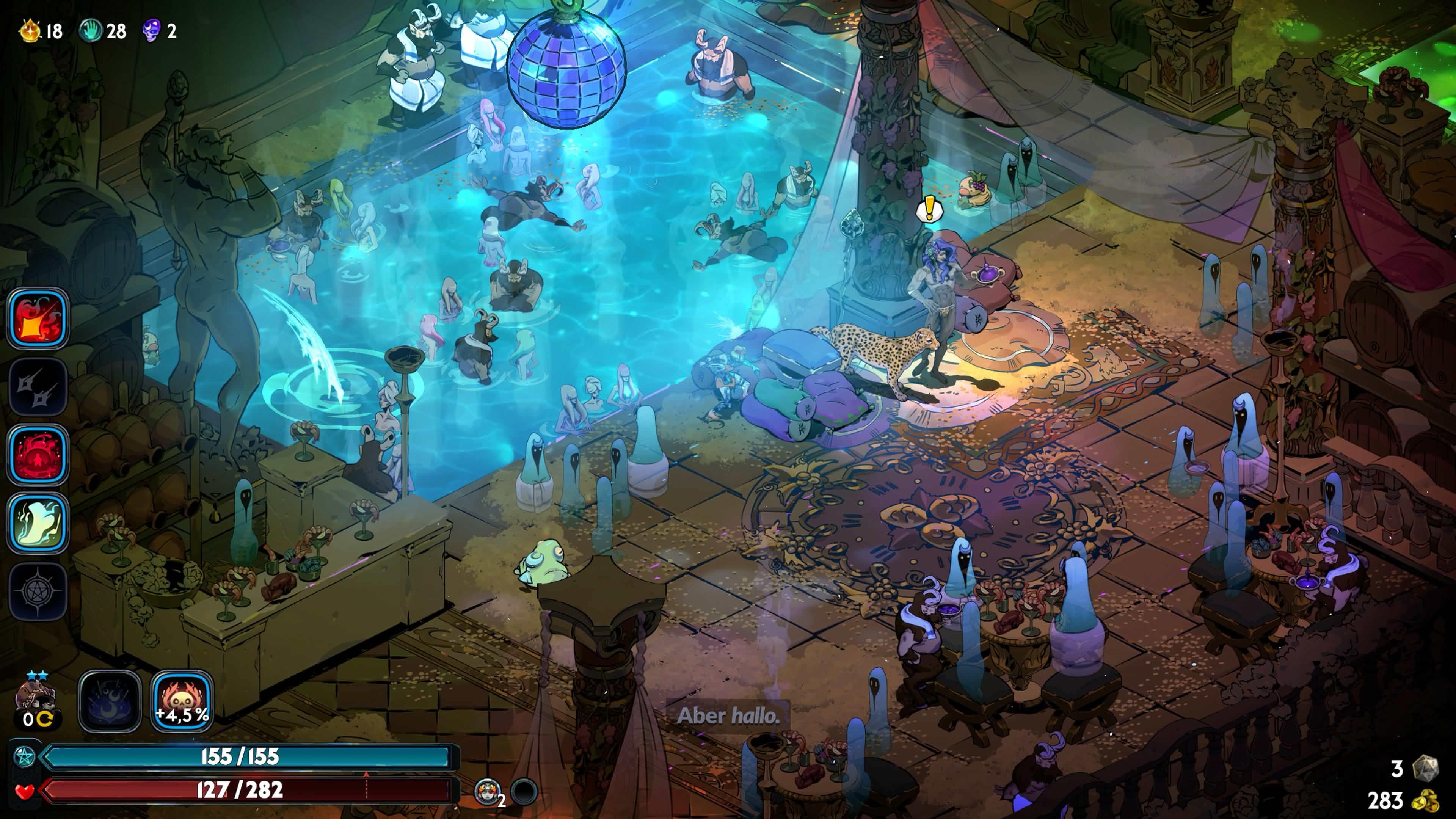Click the purple skull resource icon

tap(152, 30)
